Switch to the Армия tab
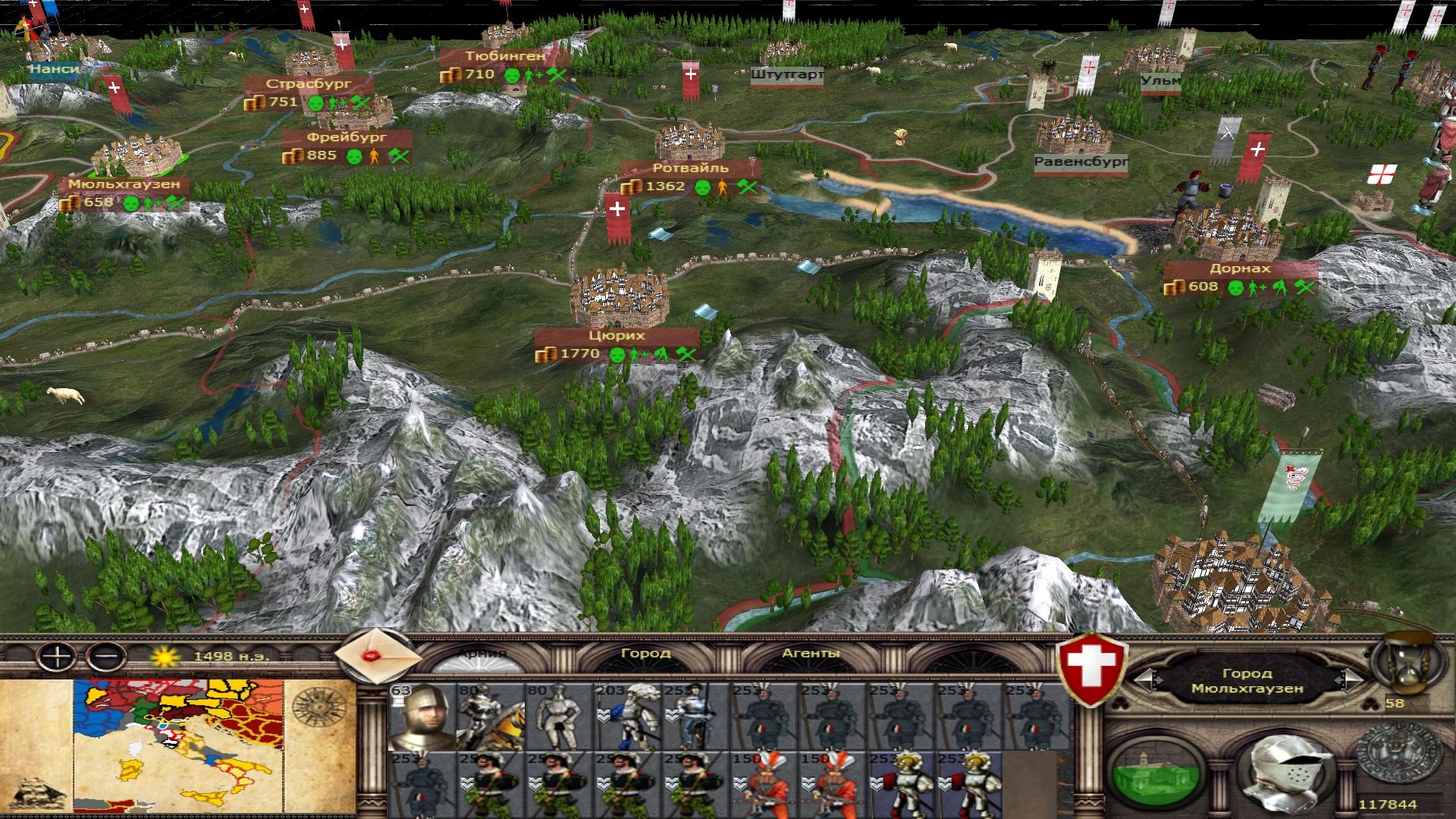This screenshot has height=819, width=1456. coord(482,654)
